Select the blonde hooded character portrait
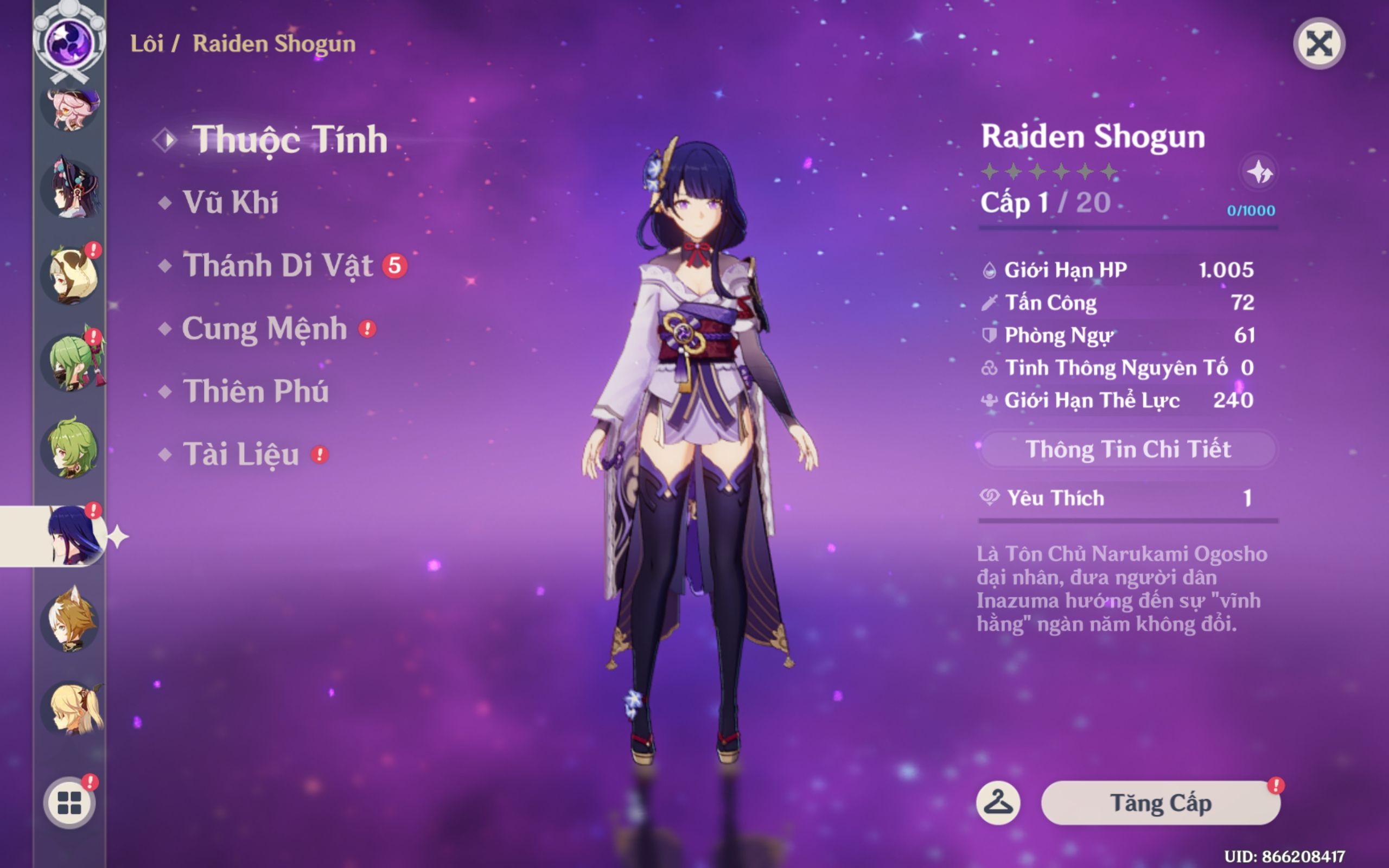The image size is (1389, 868). click(x=71, y=276)
